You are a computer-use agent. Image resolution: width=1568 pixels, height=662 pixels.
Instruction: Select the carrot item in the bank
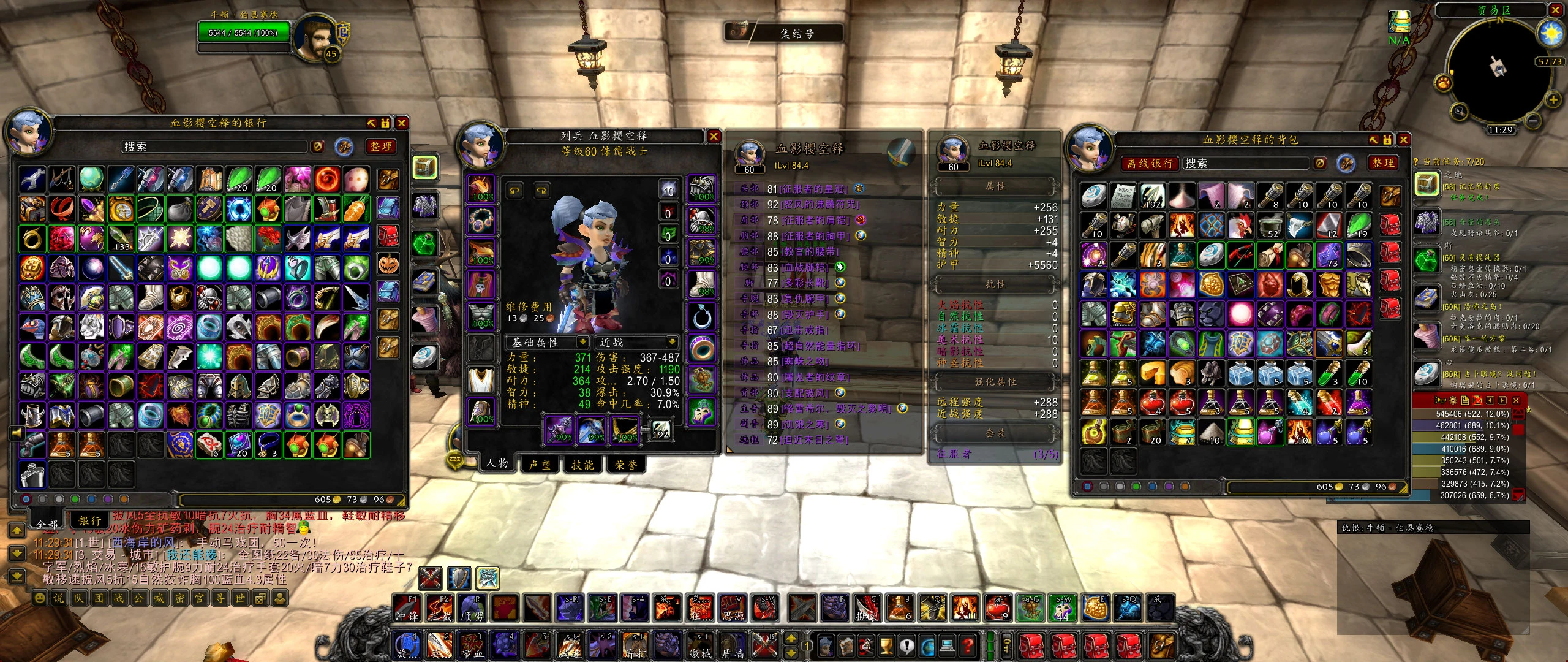pyautogui.click(x=356, y=210)
